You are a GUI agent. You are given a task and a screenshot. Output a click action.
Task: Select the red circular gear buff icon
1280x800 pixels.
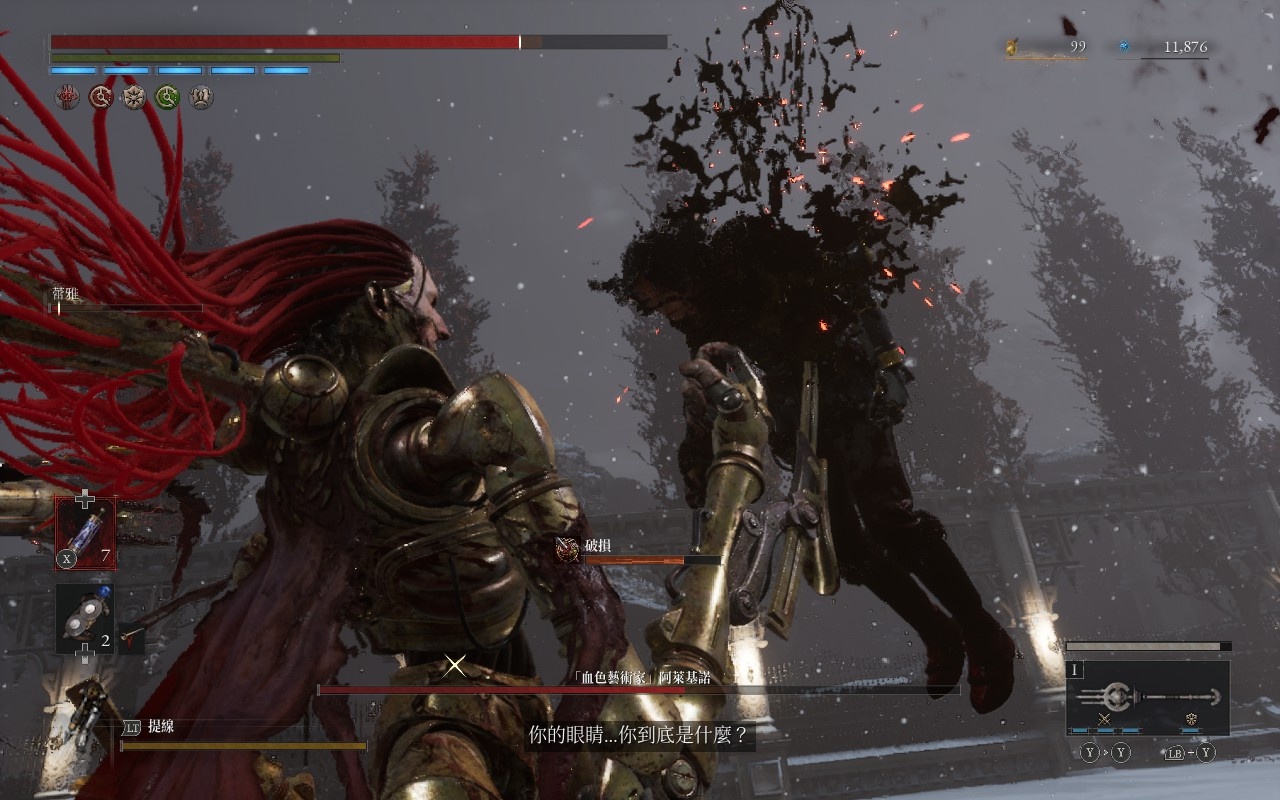click(100, 97)
